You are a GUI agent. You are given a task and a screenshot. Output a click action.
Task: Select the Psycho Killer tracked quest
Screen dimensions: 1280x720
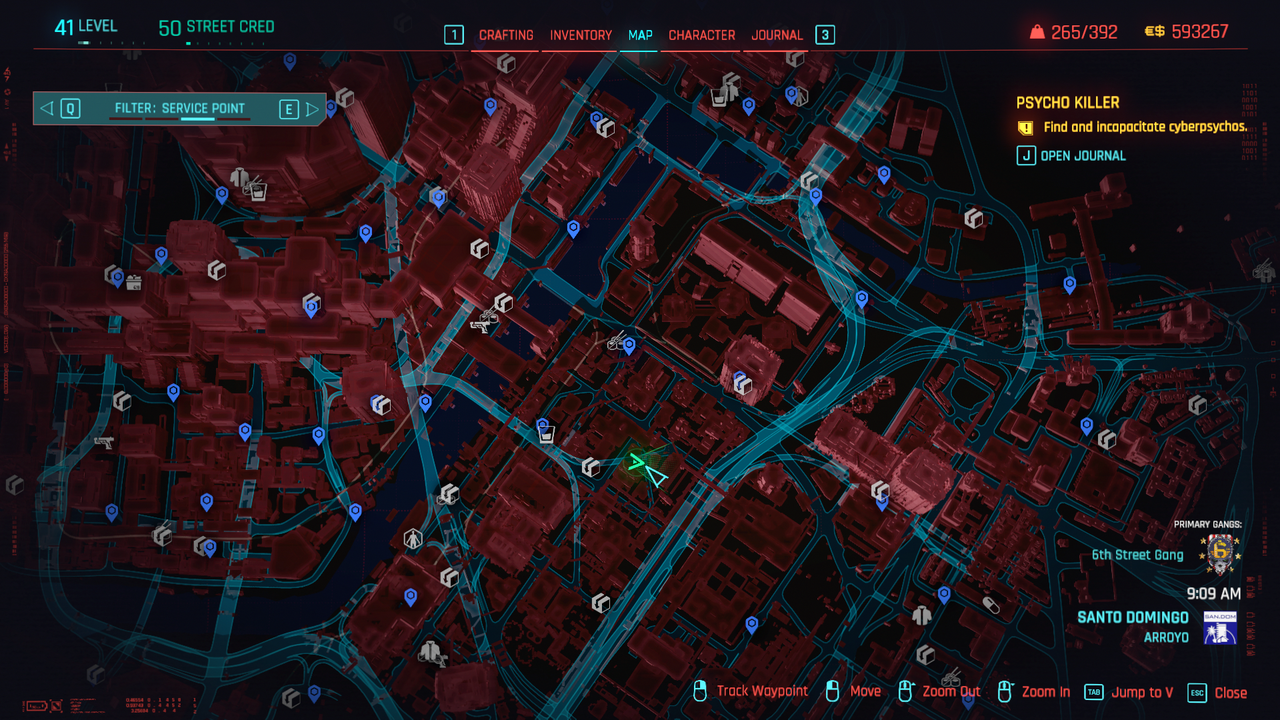[1068, 103]
